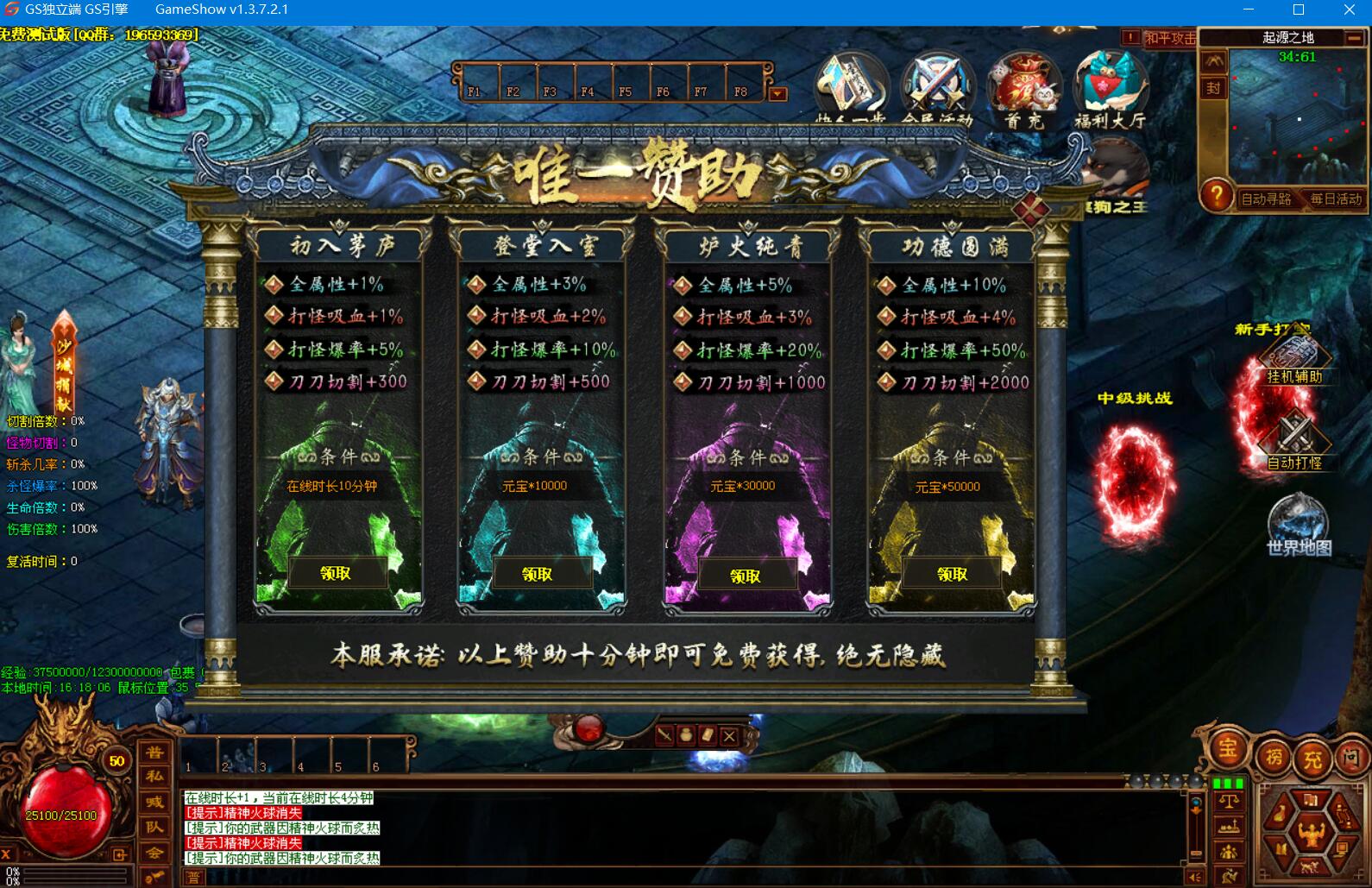
Task: Click the 自动寻路 auto-pathfinding button
Action: (1265, 198)
